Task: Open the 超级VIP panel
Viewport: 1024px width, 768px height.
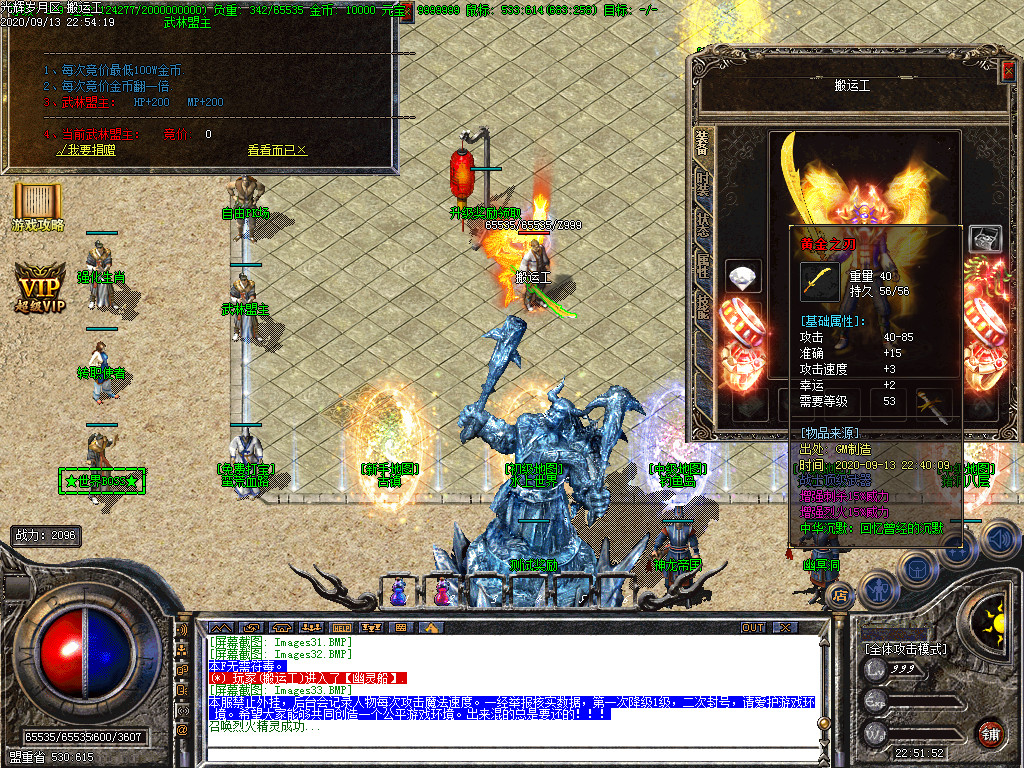Action: 40,288
